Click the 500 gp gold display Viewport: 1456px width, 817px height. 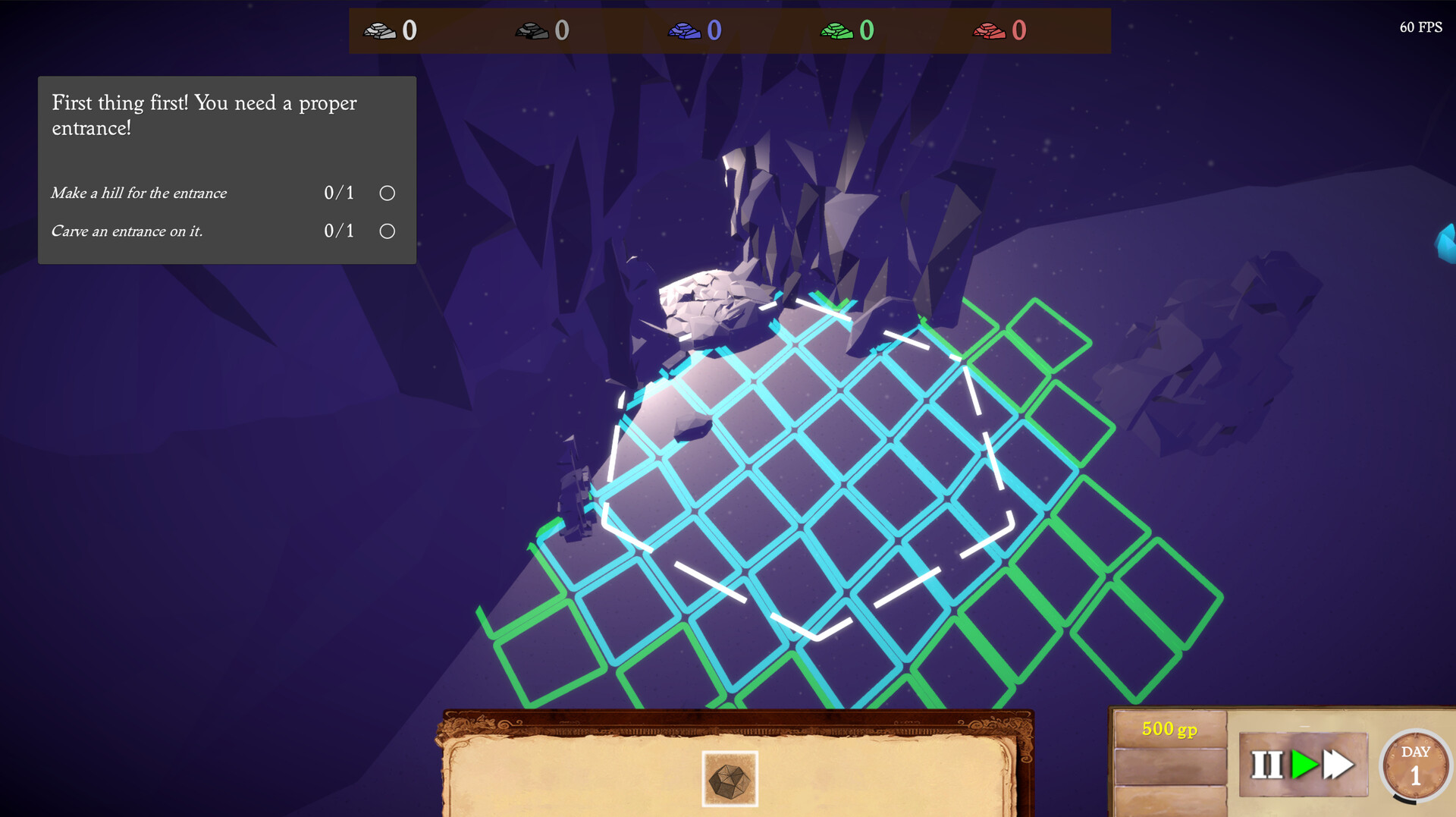(1169, 728)
